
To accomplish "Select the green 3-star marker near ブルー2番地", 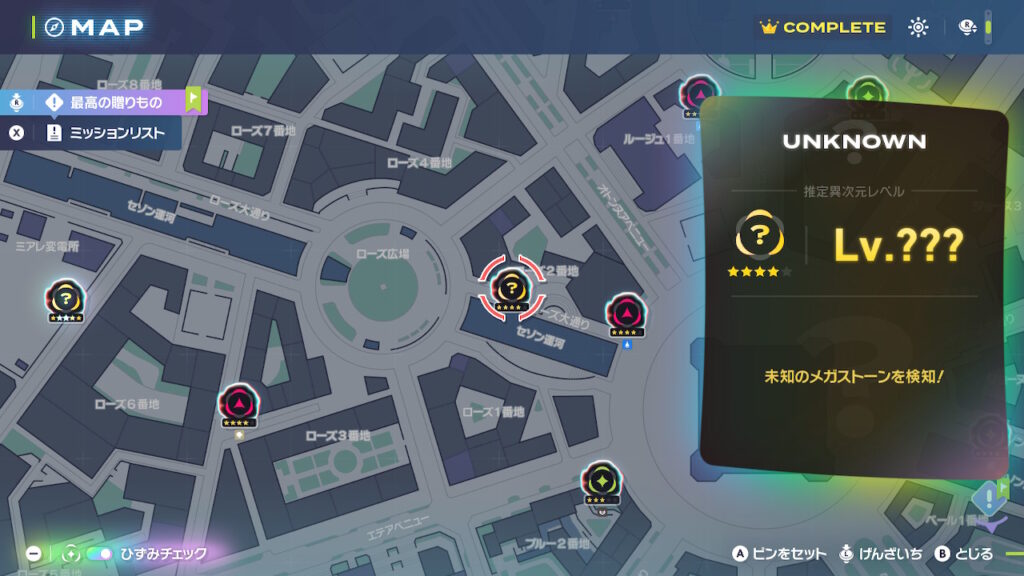I will click(601, 482).
